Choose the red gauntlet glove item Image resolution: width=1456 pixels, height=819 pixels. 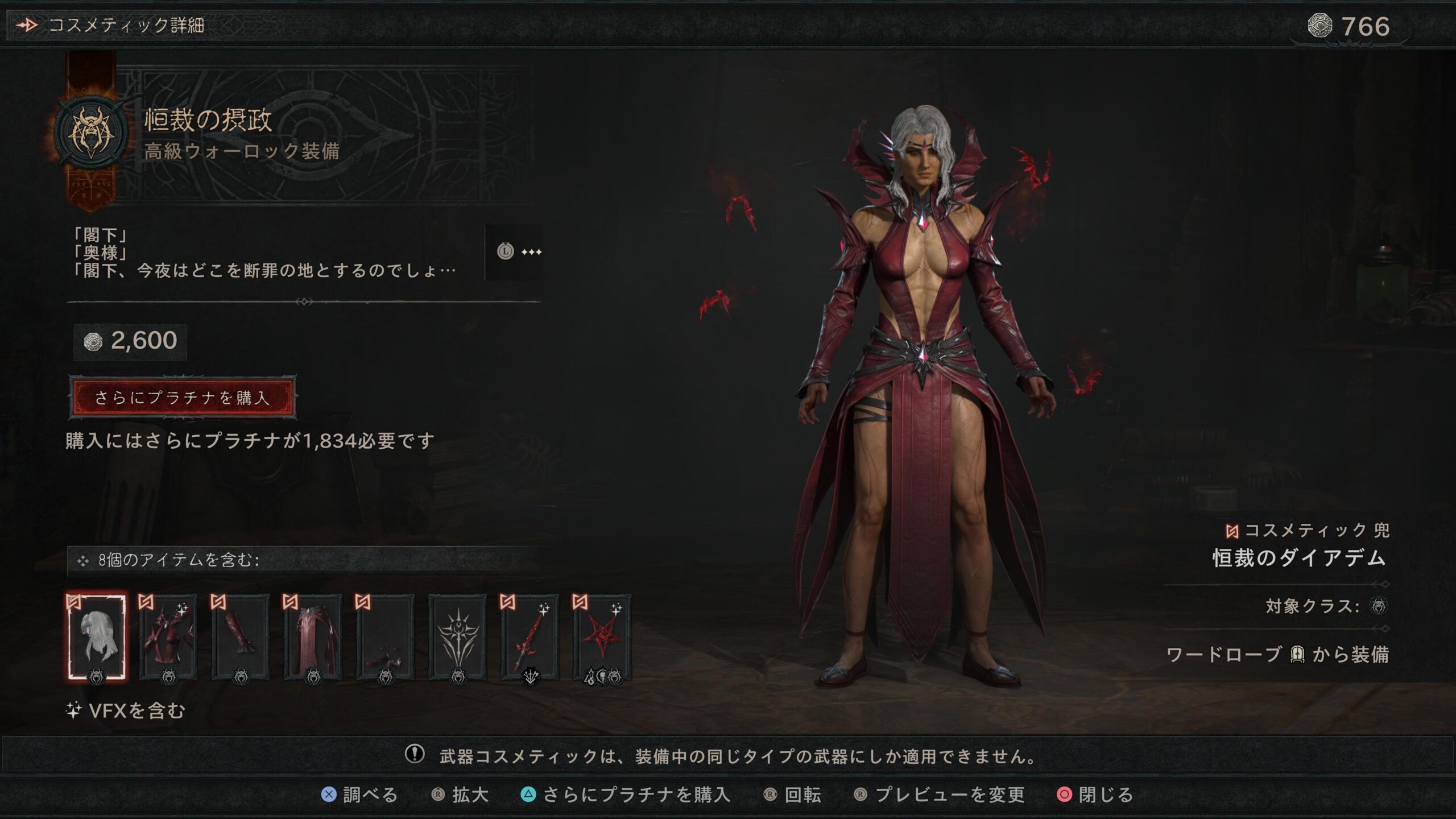click(241, 637)
